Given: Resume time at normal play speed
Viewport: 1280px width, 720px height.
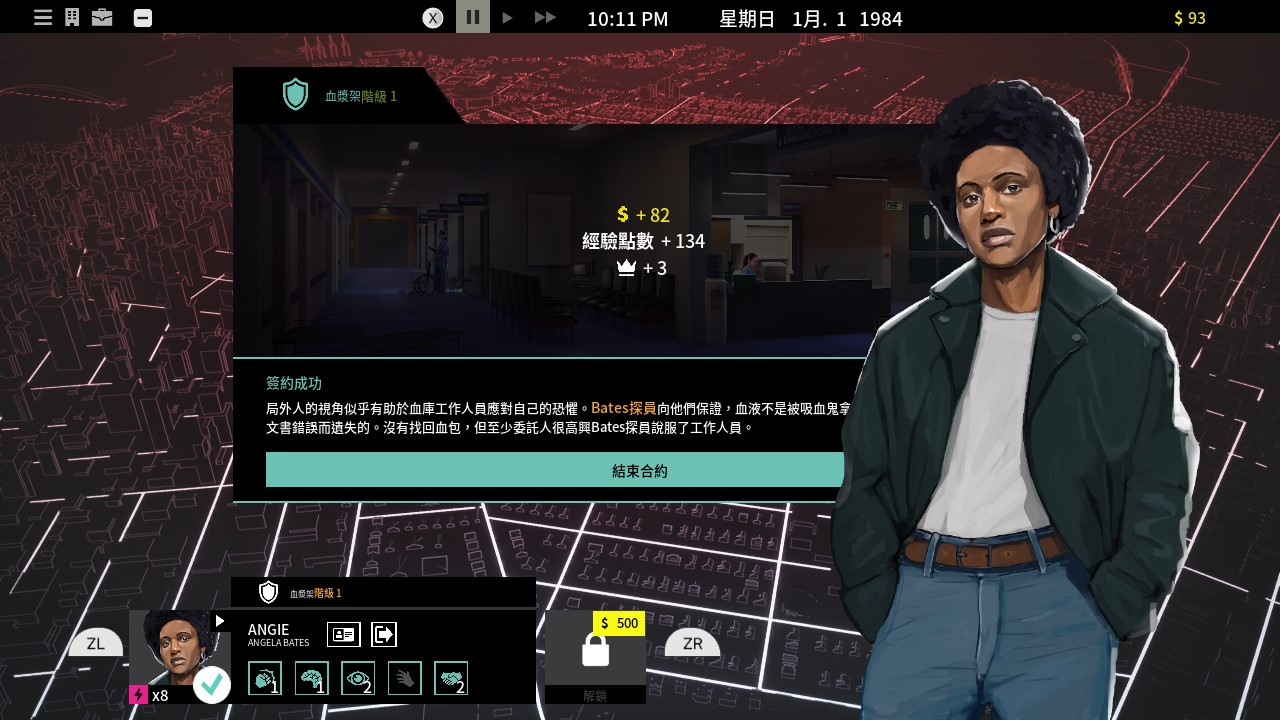Looking at the screenshot, I should (507, 17).
